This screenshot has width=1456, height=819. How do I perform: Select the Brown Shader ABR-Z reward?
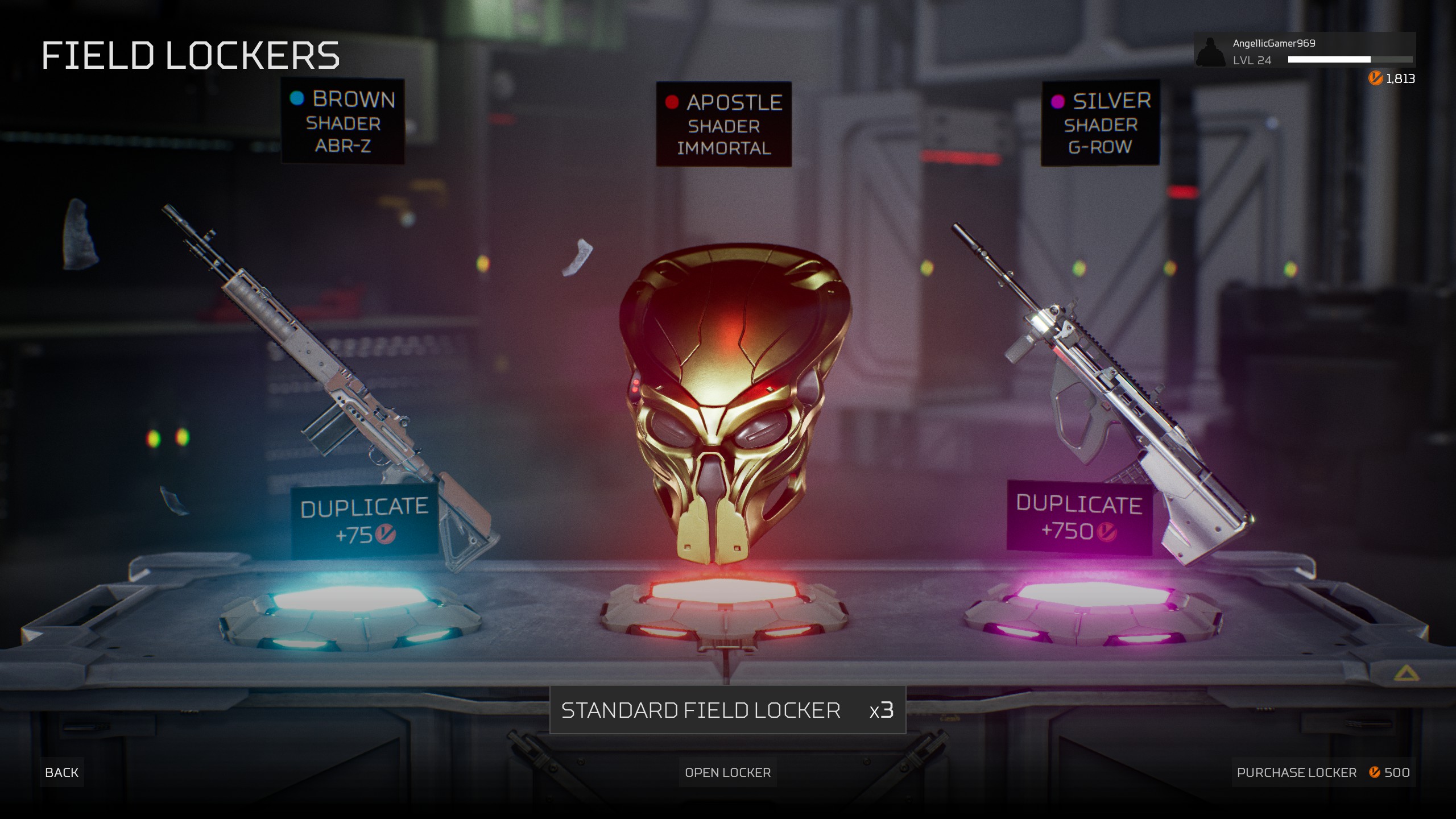(x=343, y=122)
